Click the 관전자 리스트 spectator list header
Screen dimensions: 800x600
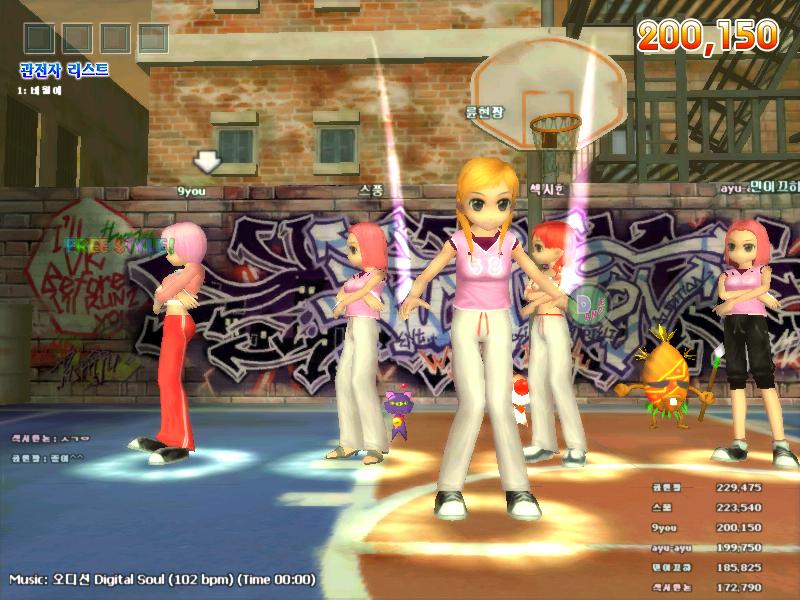tap(63, 71)
